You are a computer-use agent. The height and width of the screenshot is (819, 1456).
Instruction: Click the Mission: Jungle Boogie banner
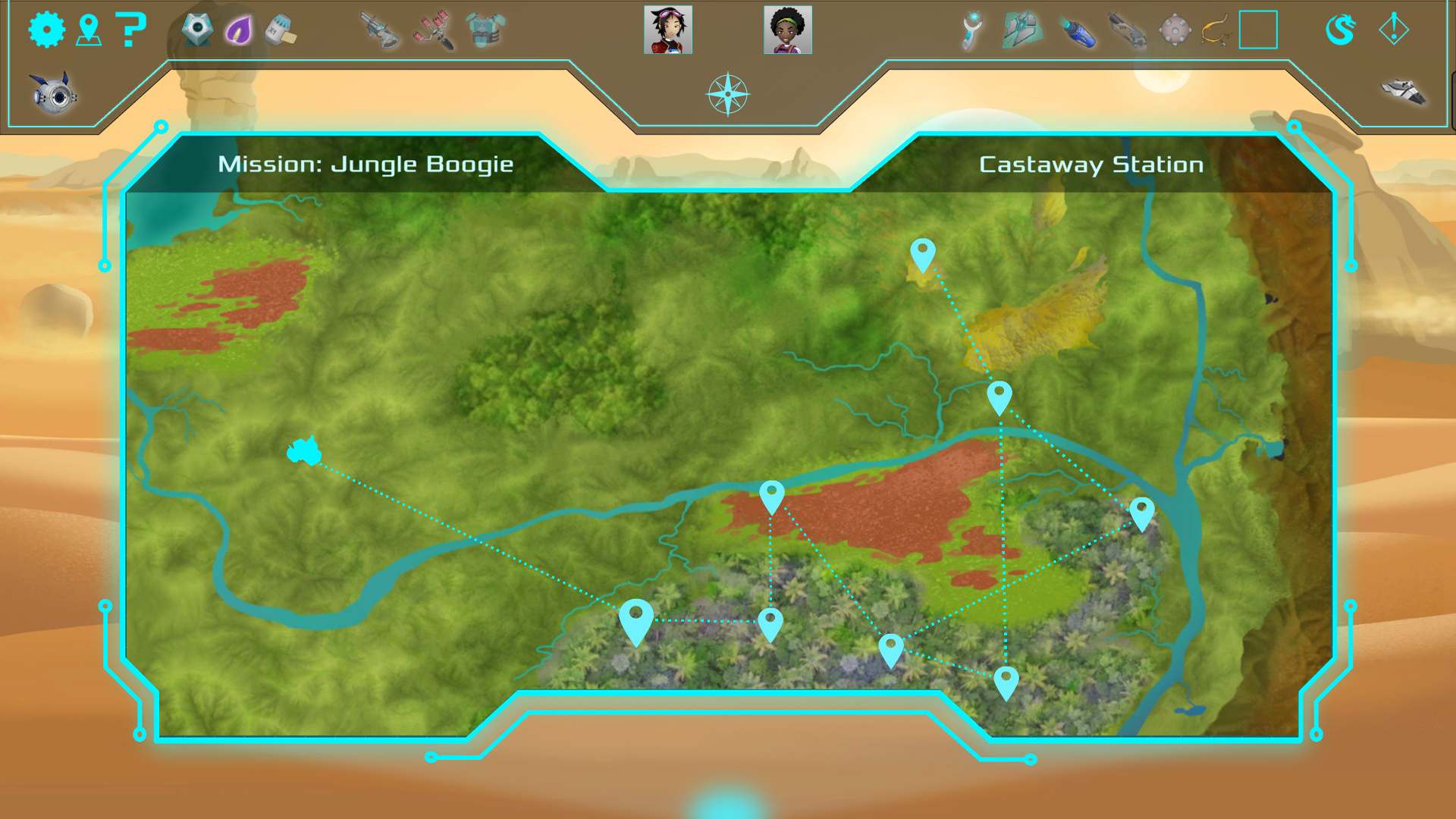(x=365, y=164)
